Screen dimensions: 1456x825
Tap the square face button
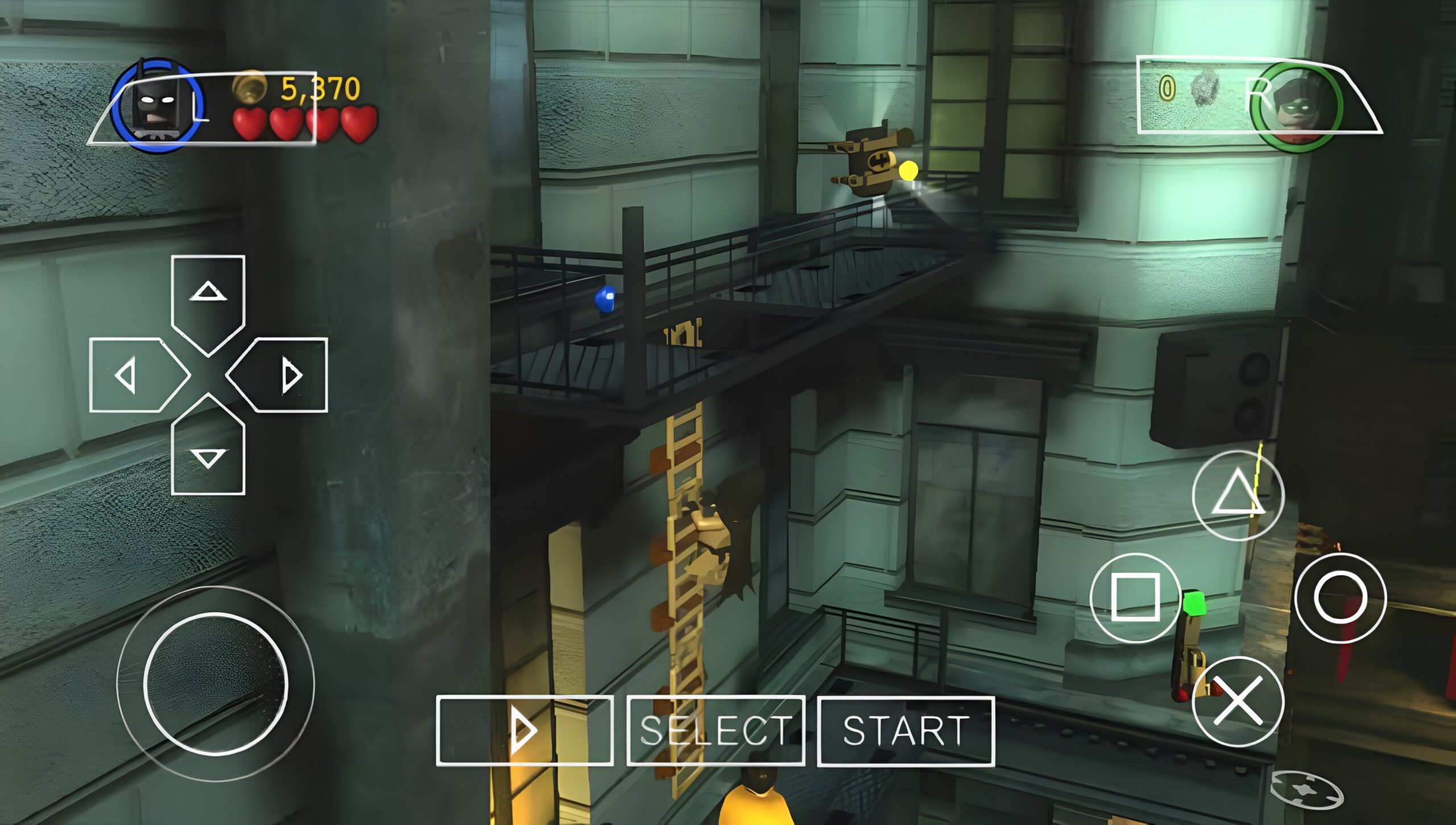1135,597
